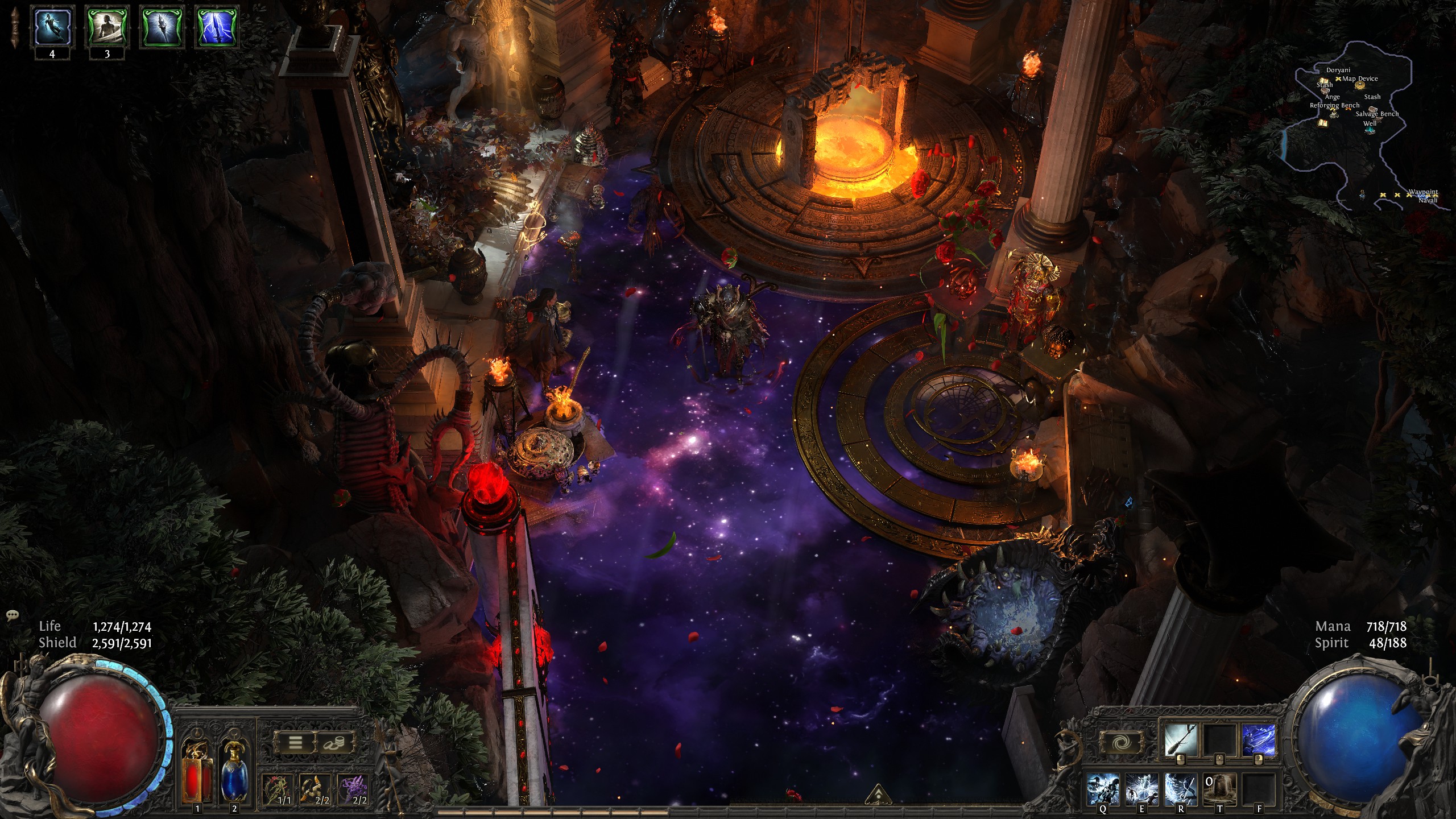Open the chat speech bubble icon
Viewport: 1456px width, 819px height.
[x=13, y=615]
